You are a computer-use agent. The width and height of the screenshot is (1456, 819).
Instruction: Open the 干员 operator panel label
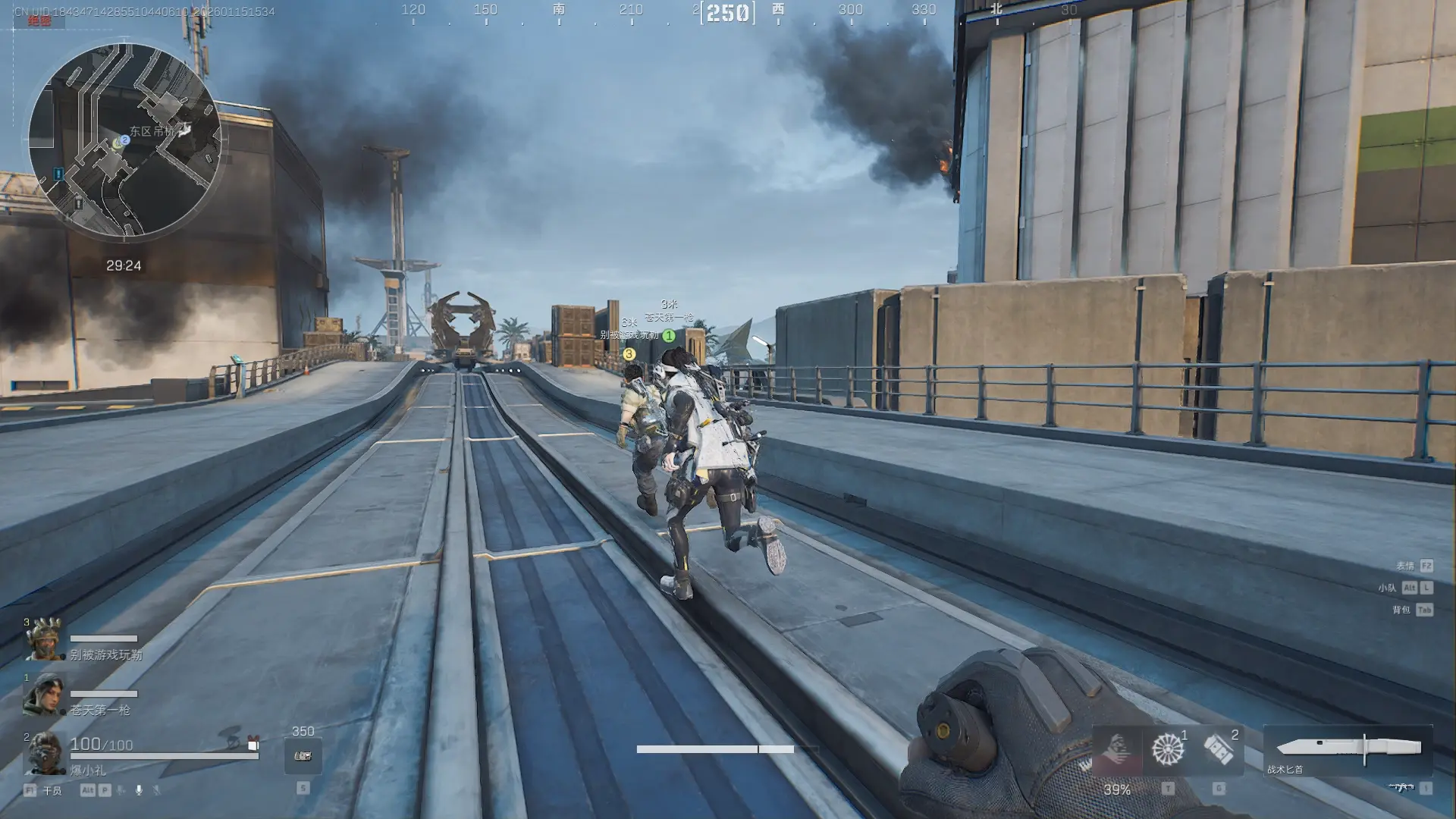pos(52,791)
